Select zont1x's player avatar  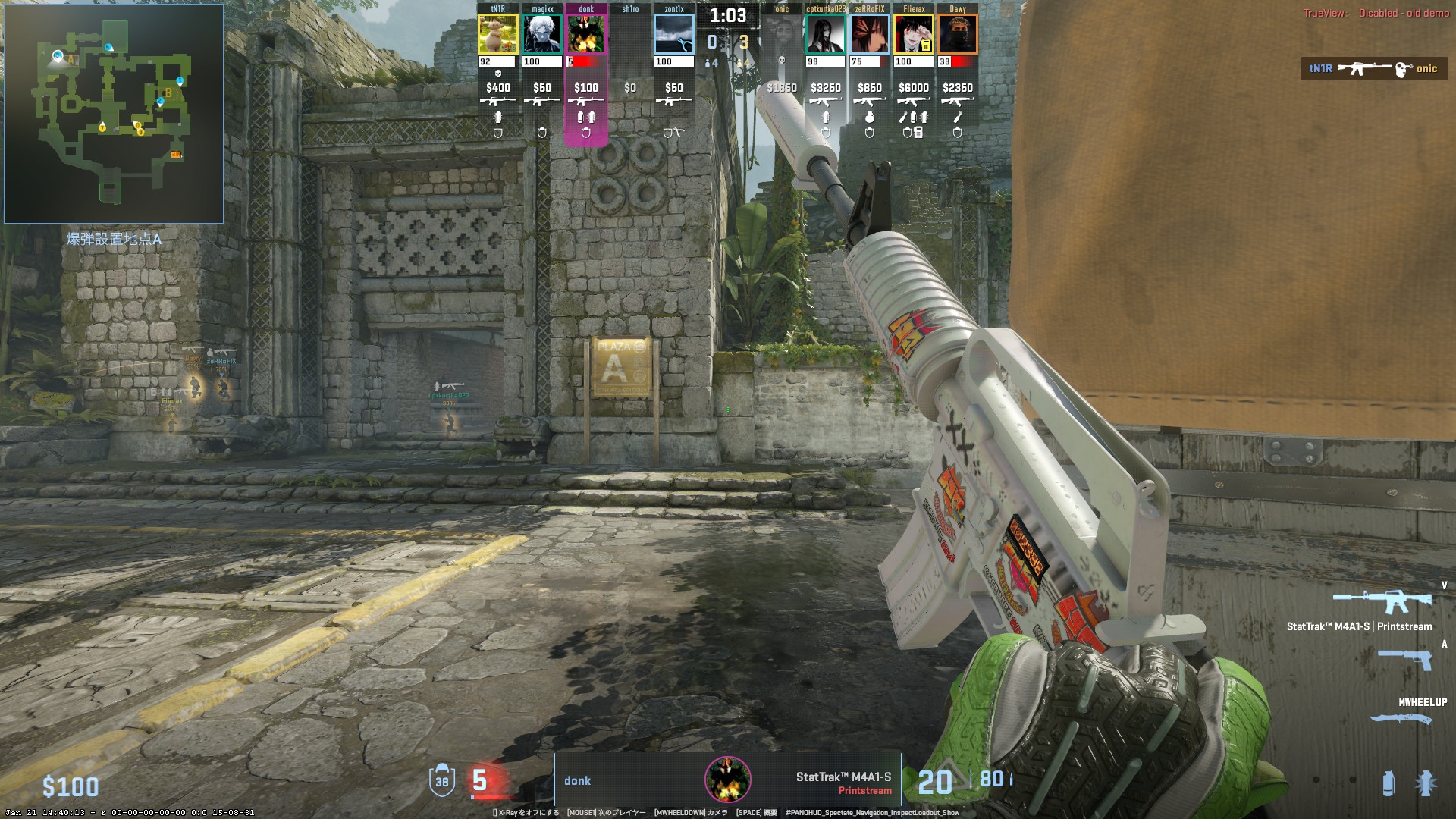pos(674,34)
